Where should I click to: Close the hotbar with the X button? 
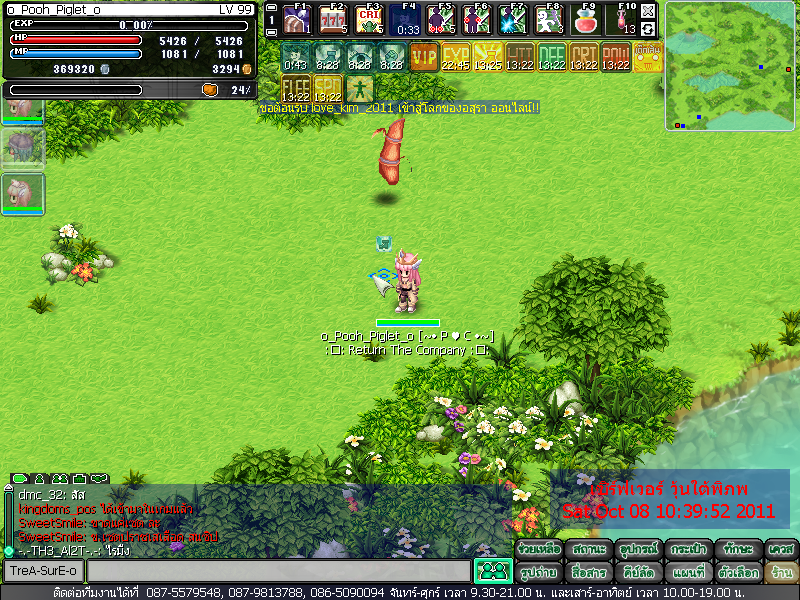(649, 11)
